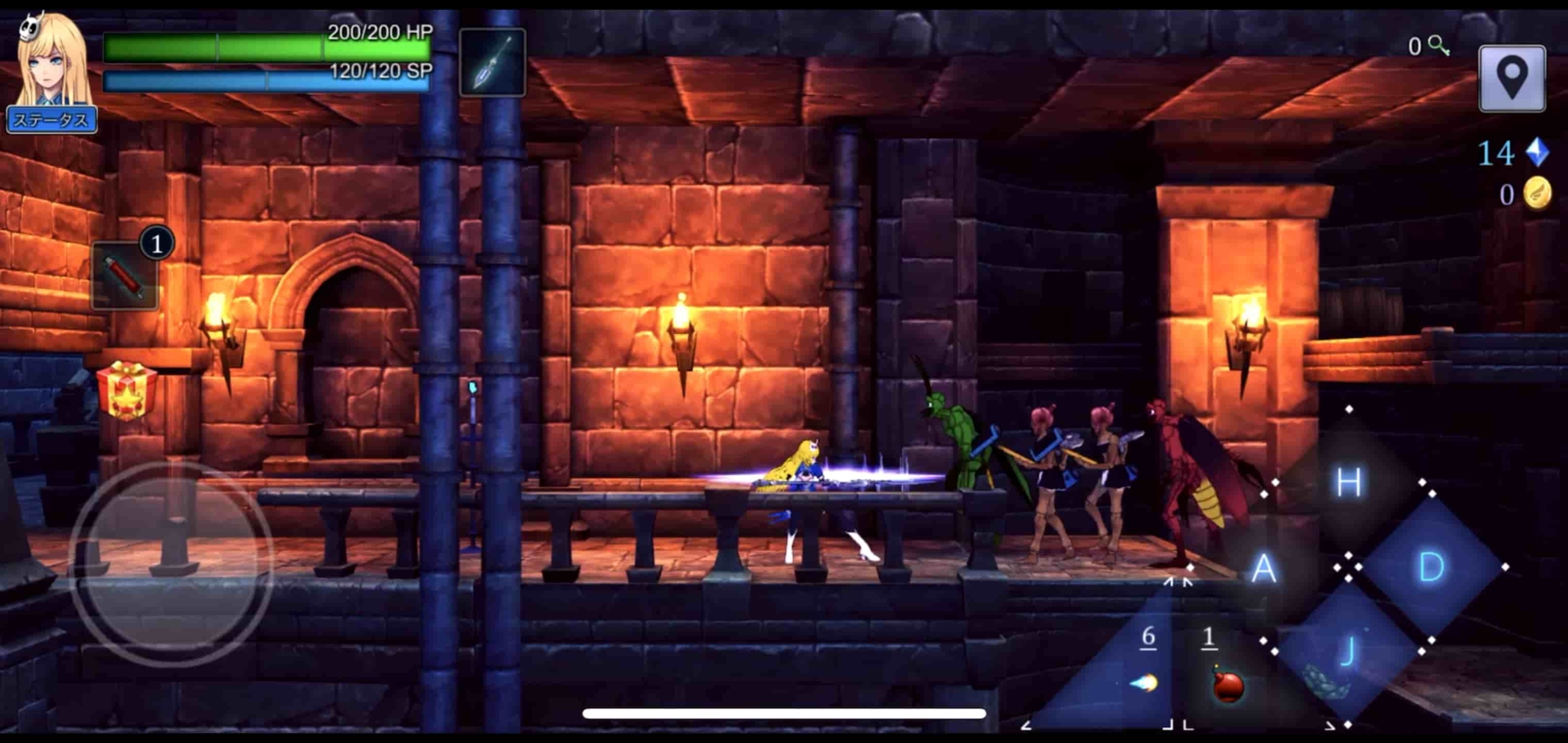
Task: Fire the fireball skill slot
Action: (x=1145, y=682)
